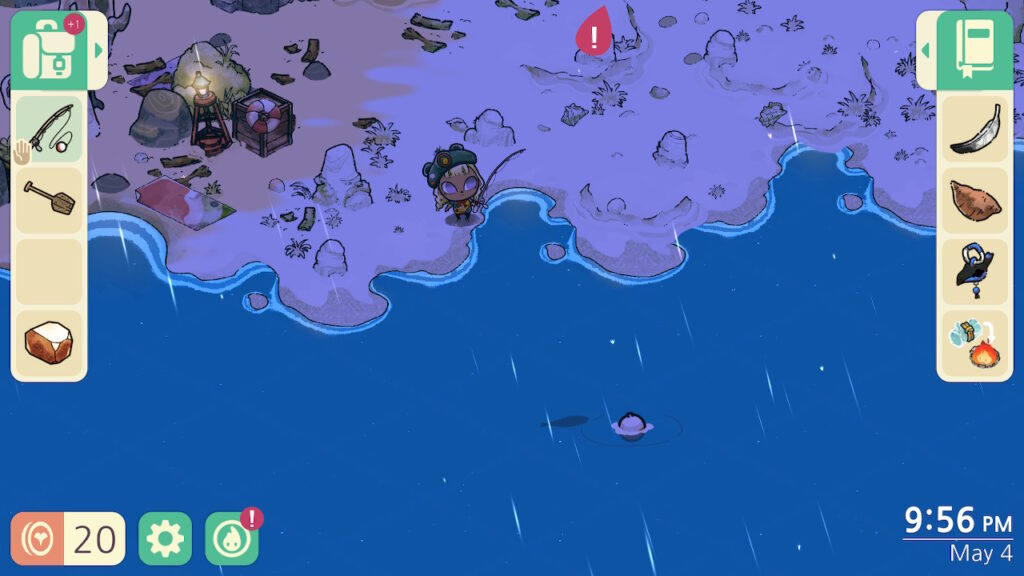1024x576 pixels.
Task: Open the journal book
Action: click(974, 49)
